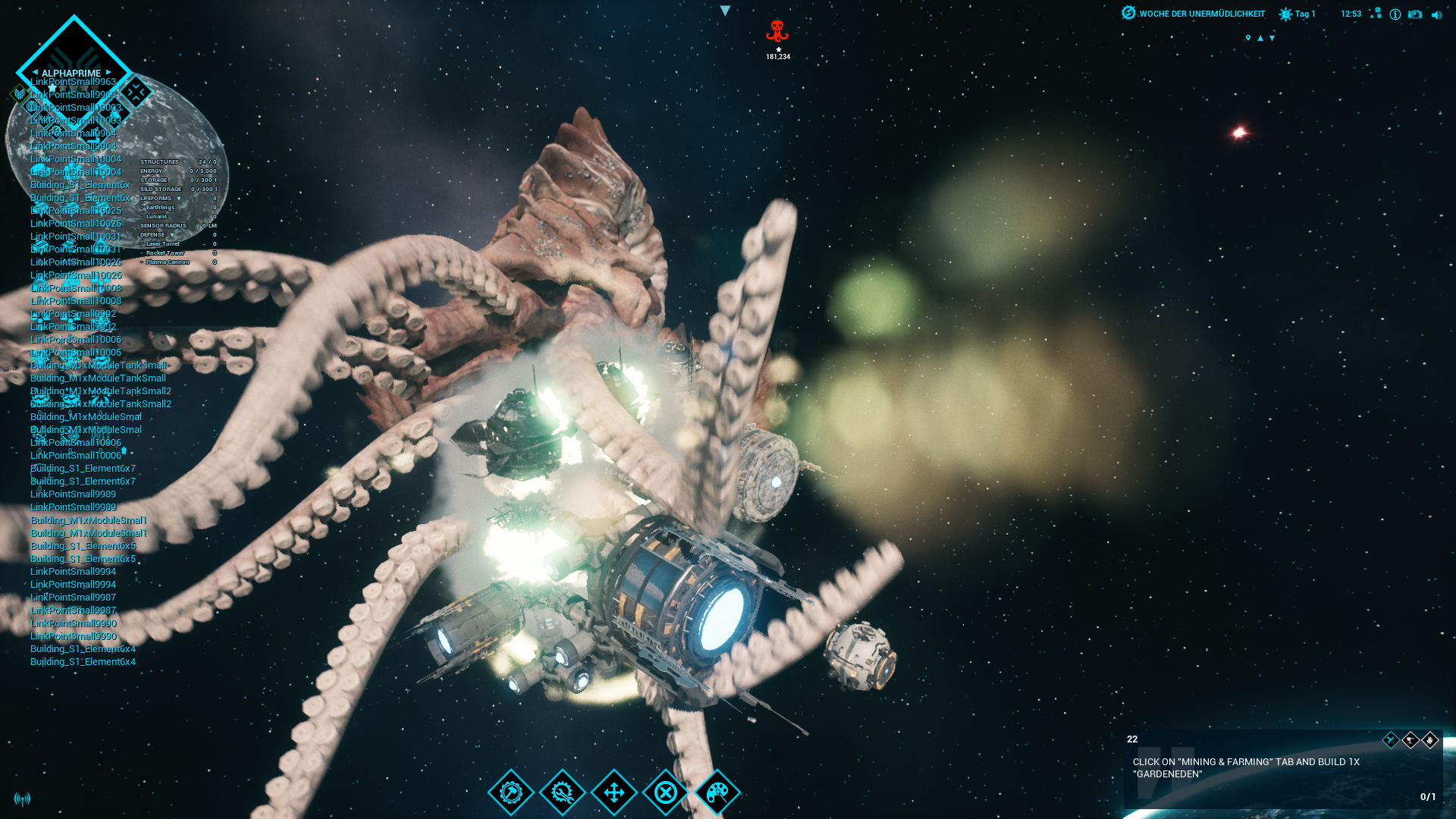
Task: Open the connected nodes network icon
Action: click(x=1376, y=14)
